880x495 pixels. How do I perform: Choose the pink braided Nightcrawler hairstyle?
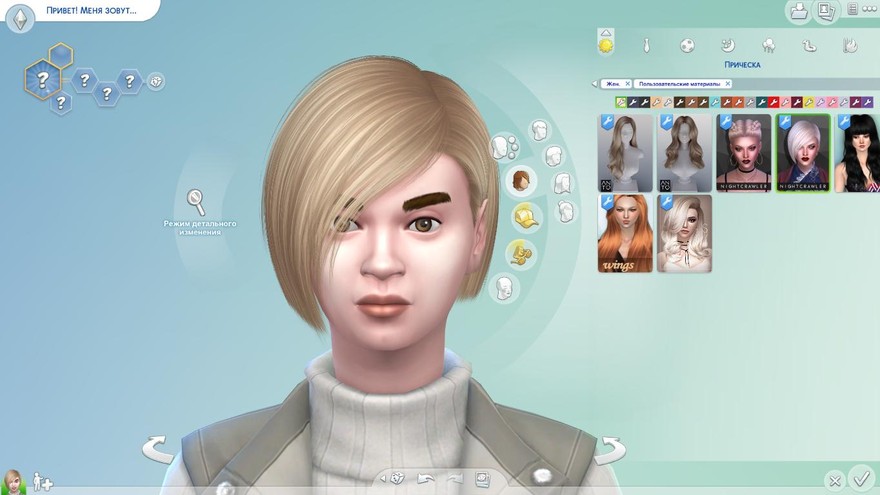[x=744, y=153]
